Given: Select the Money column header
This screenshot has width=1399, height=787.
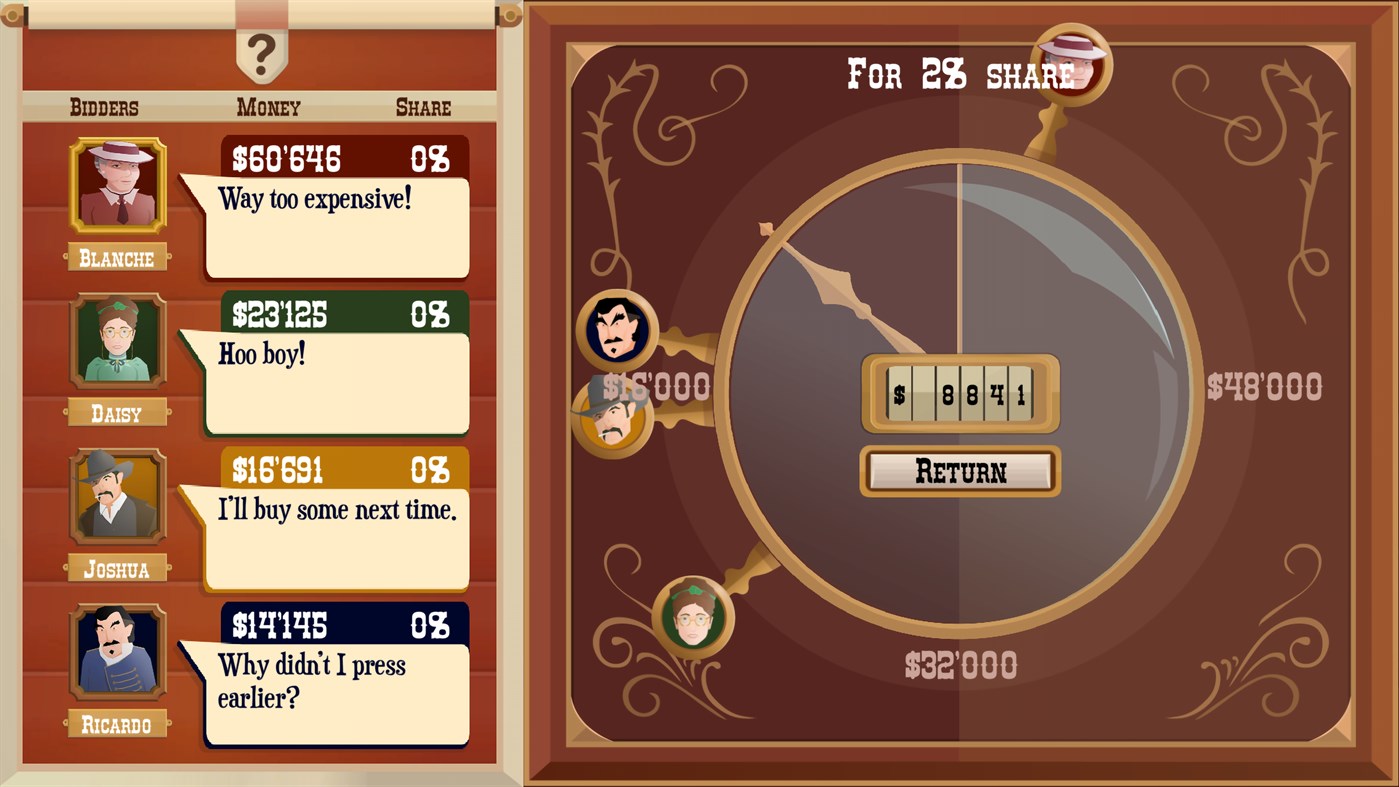Looking at the screenshot, I should pyautogui.click(x=267, y=108).
